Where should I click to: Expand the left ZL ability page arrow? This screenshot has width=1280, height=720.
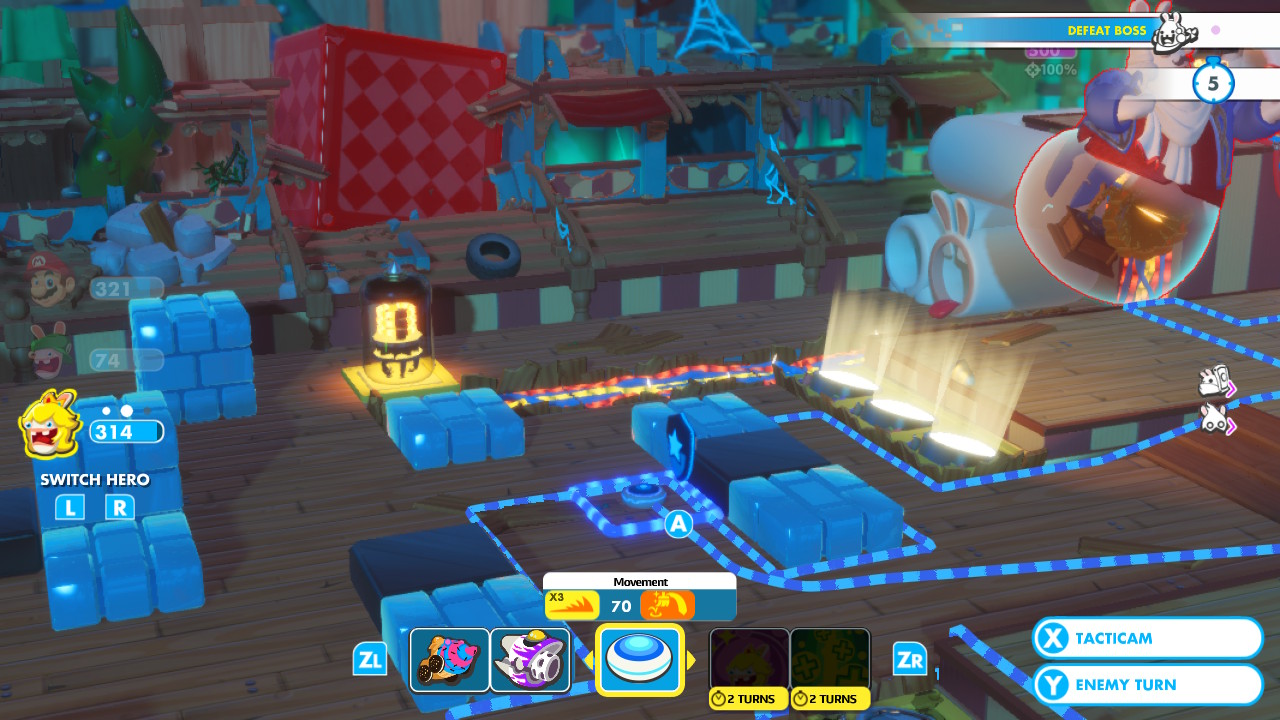click(x=370, y=658)
